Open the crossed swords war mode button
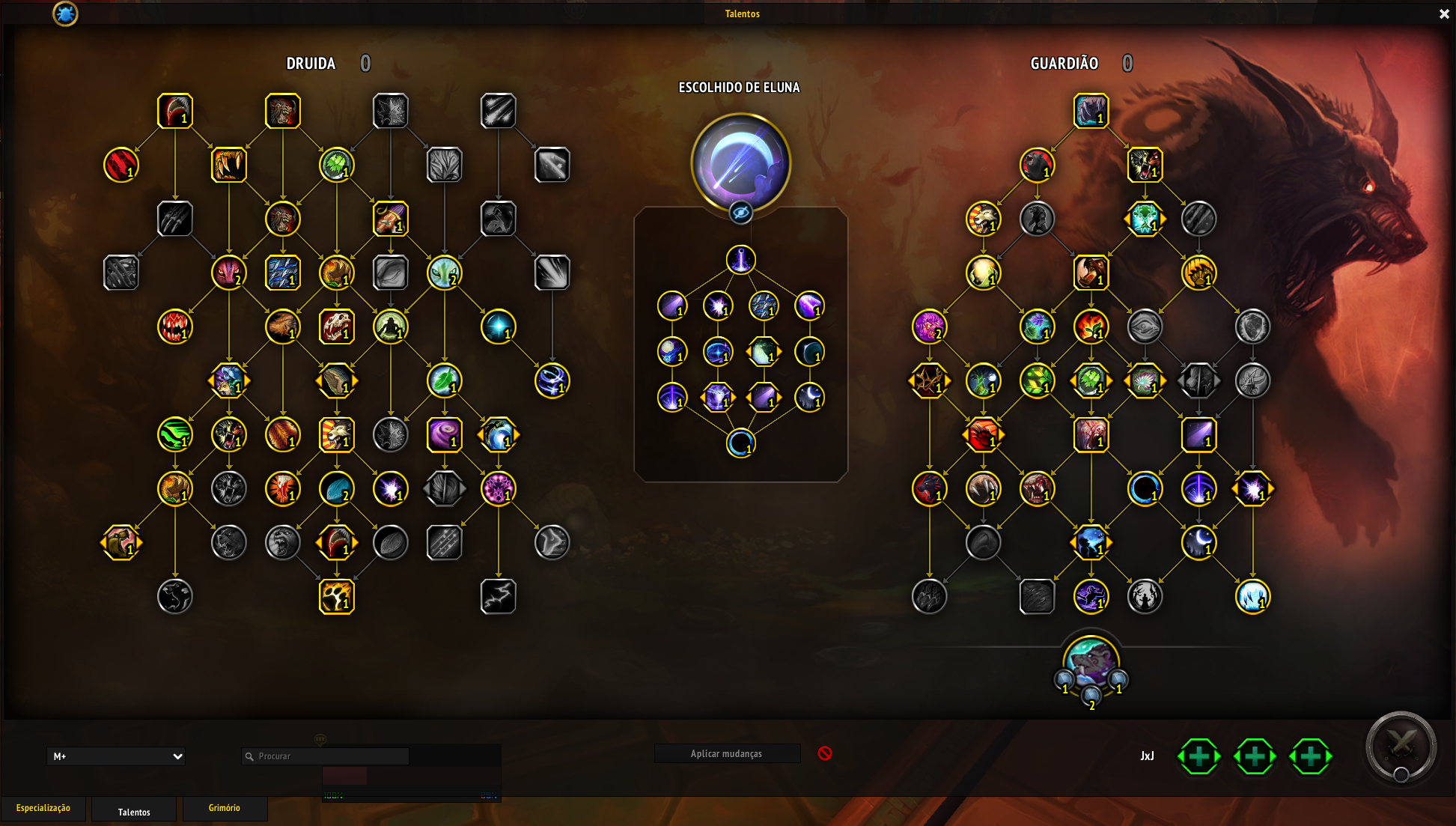 click(x=1401, y=746)
